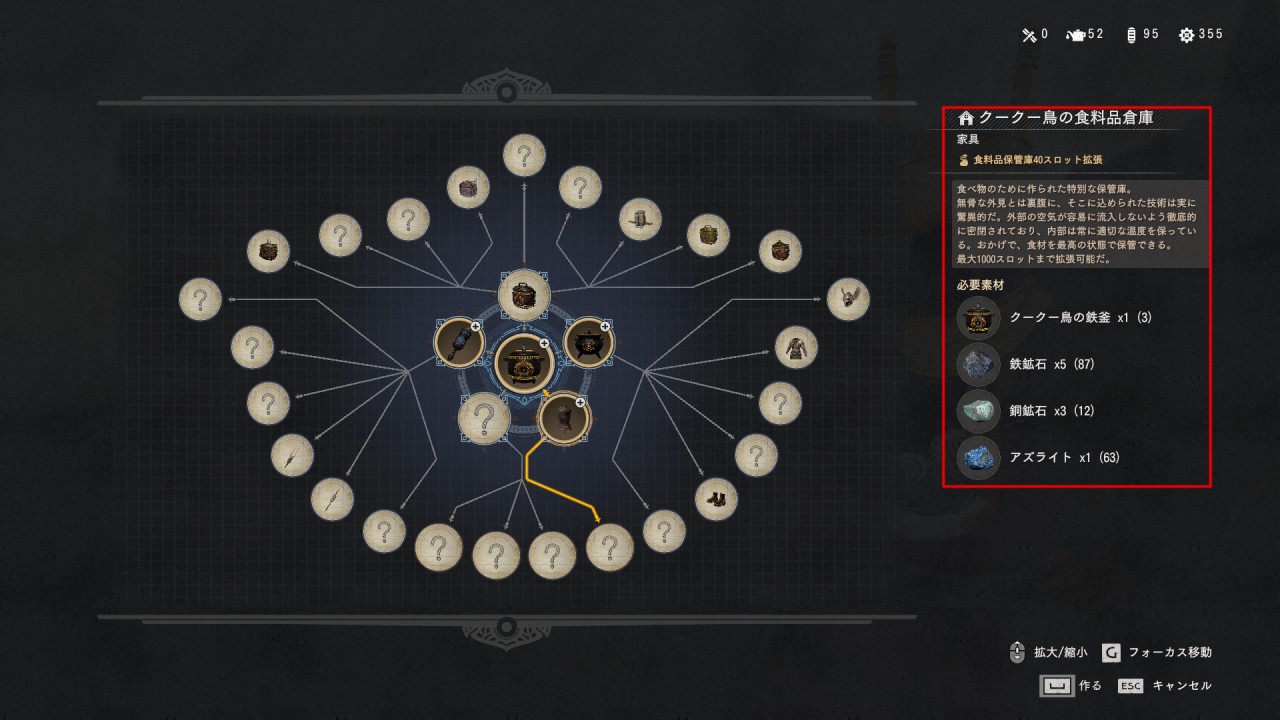Select the central food storage node
This screenshot has width=1280, height=720.
click(x=524, y=363)
